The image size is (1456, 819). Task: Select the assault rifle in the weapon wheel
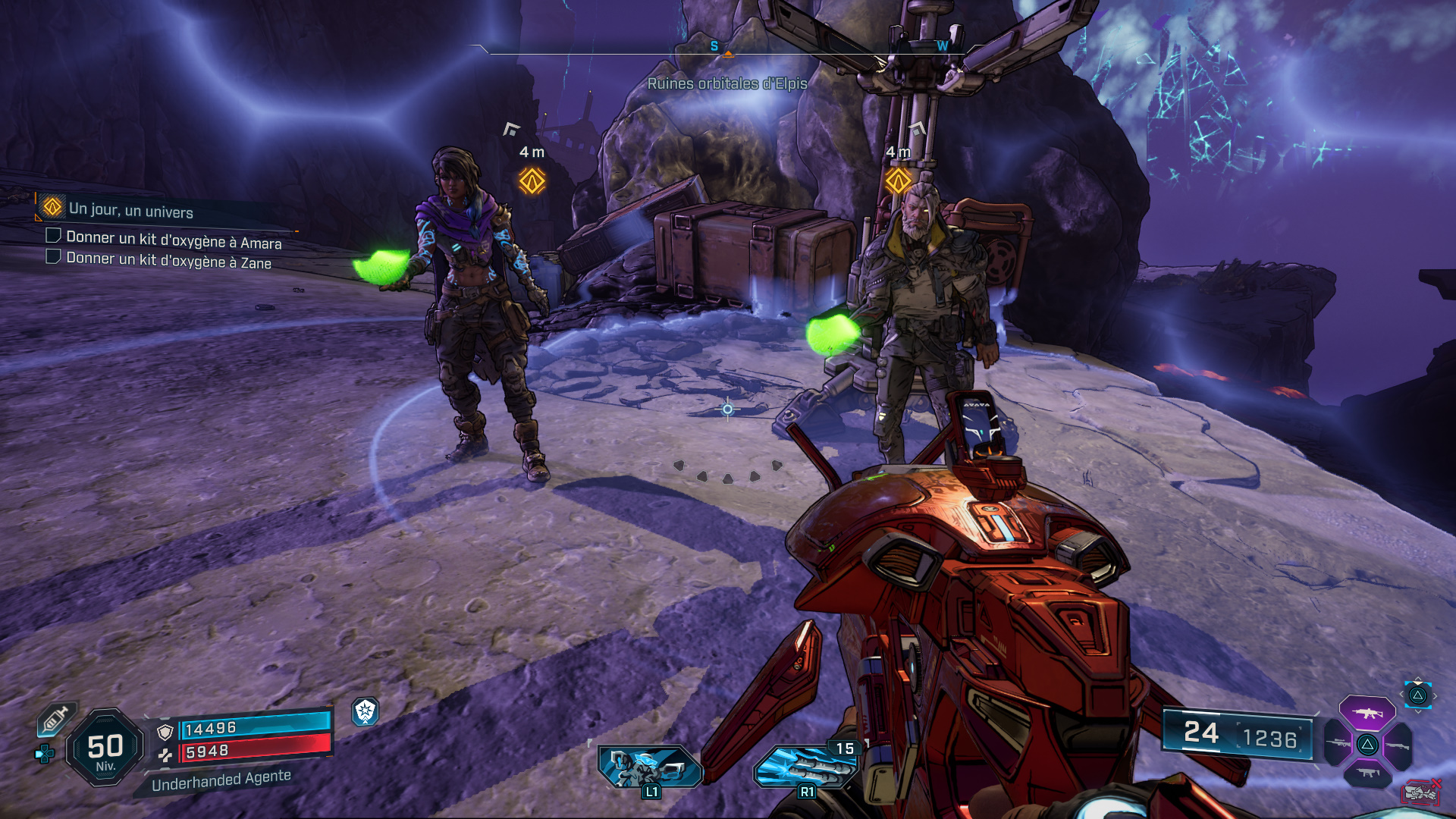pos(1367,713)
